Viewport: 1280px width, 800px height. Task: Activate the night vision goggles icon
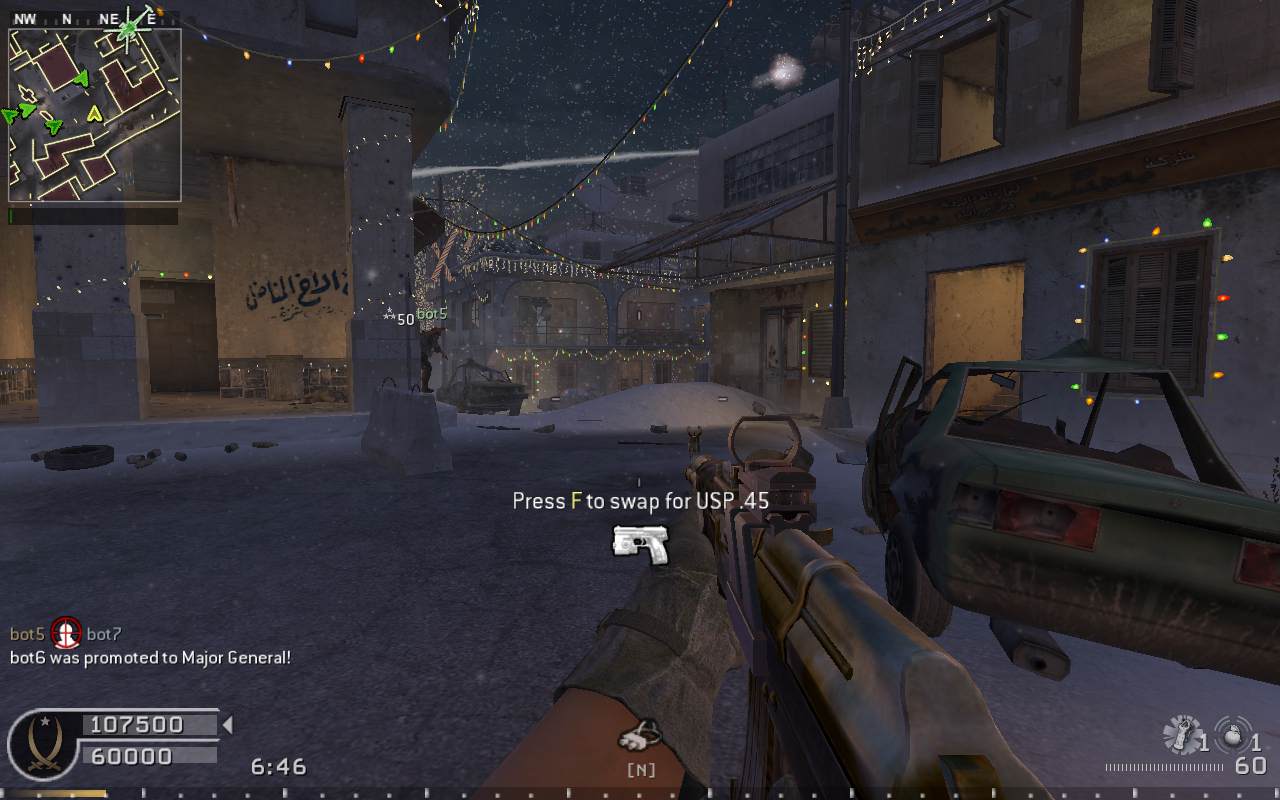(639, 737)
